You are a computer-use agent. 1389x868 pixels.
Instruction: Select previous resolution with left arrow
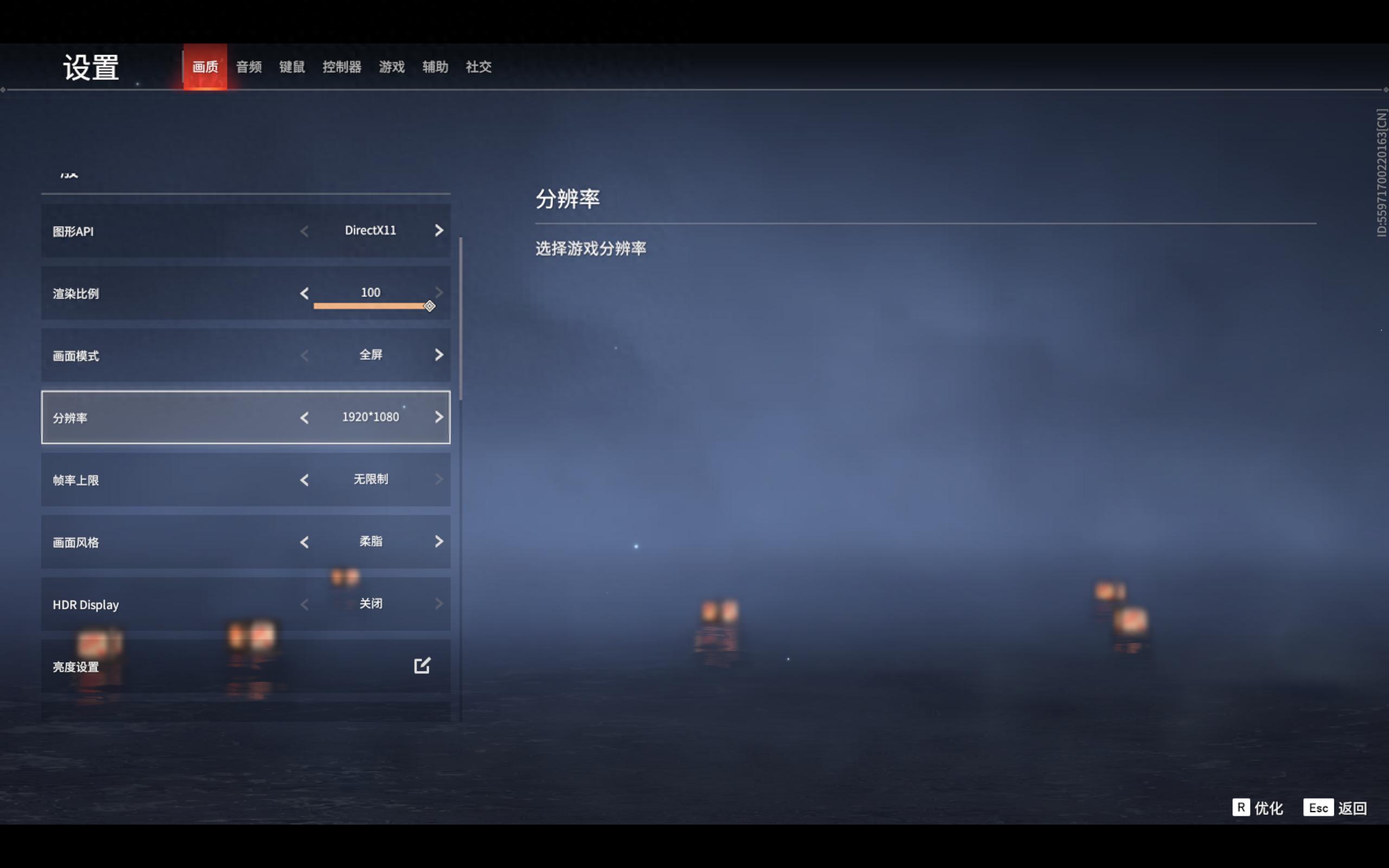pyautogui.click(x=305, y=417)
